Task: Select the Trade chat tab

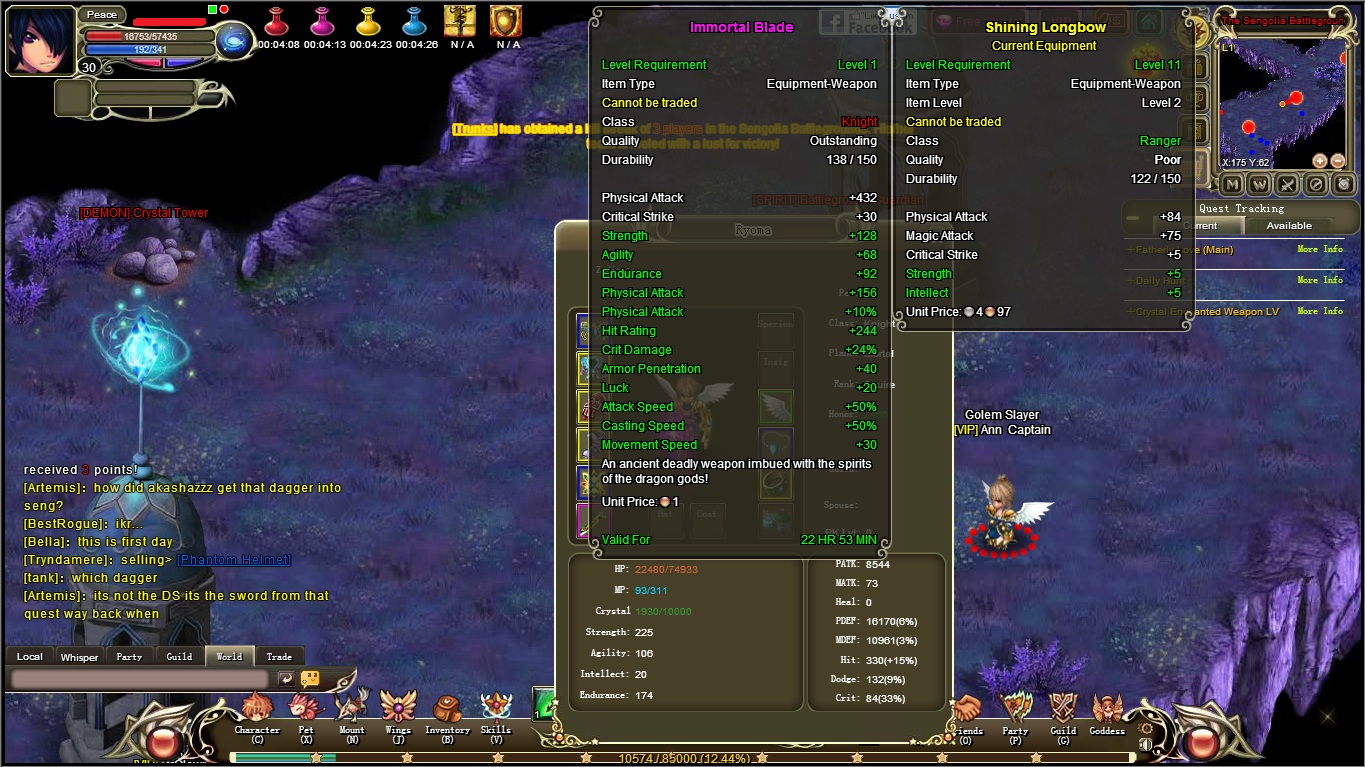Action: coord(279,657)
